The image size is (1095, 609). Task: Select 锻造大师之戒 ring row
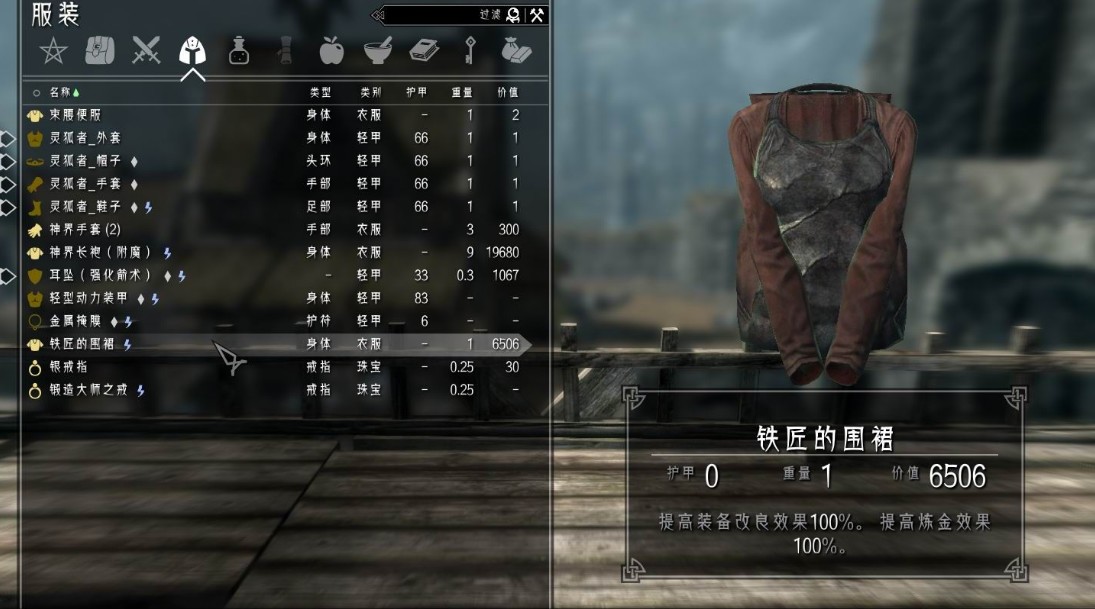(90, 390)
